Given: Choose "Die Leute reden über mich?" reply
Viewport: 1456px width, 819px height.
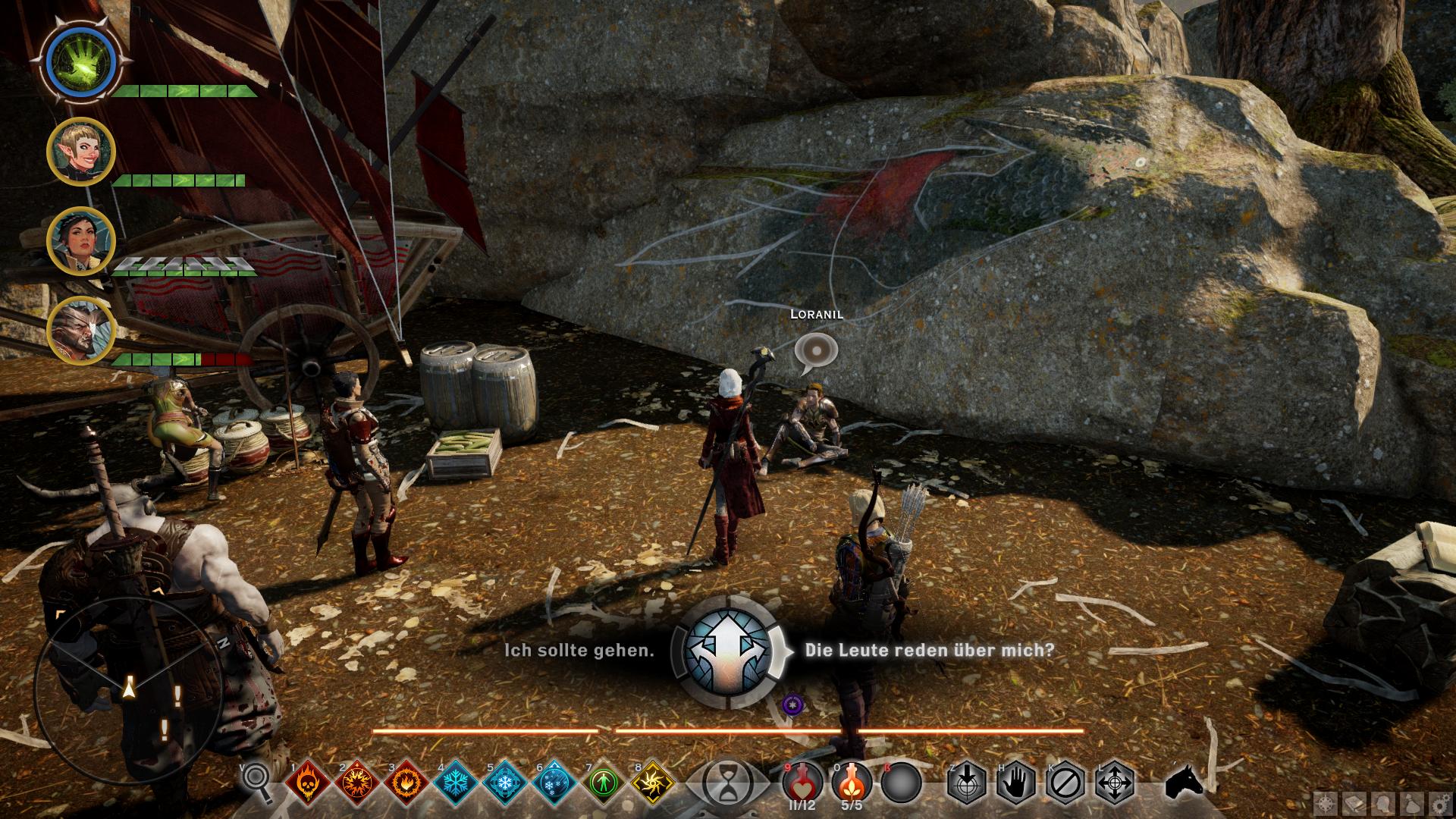Looking at the screenshot, I should click(929, 651).
